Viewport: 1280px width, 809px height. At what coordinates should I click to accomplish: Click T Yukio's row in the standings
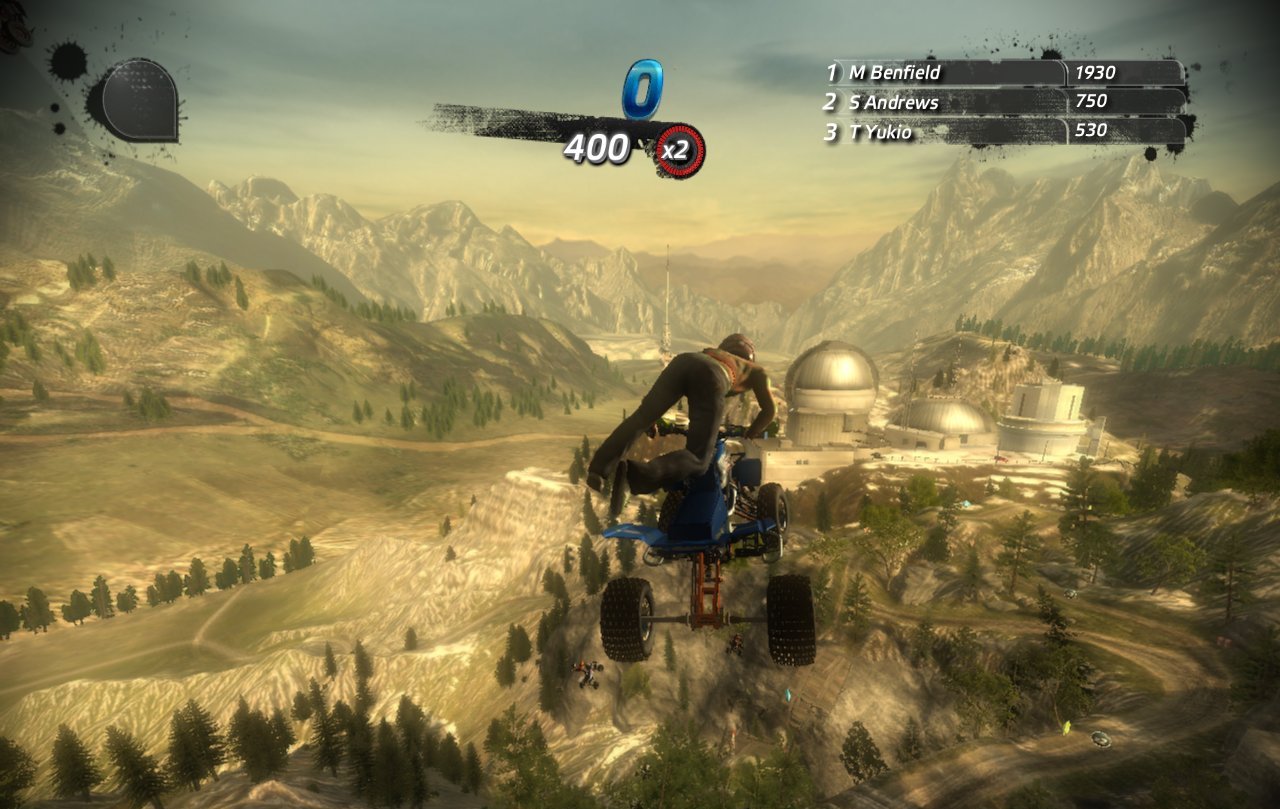click(x=1003, y=130)
